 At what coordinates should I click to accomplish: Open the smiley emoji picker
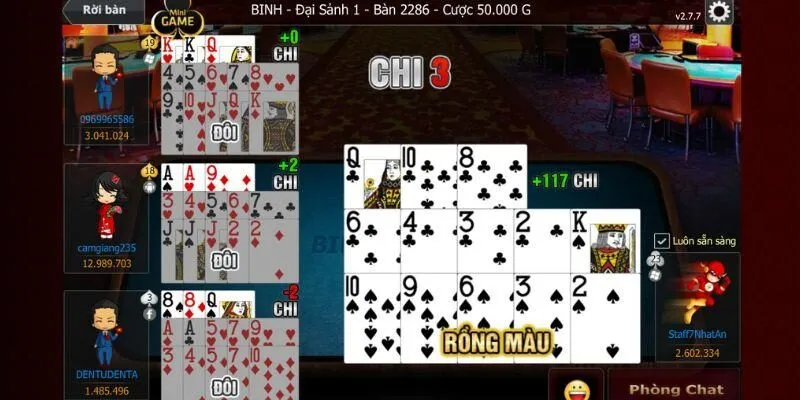pos(574,388)
